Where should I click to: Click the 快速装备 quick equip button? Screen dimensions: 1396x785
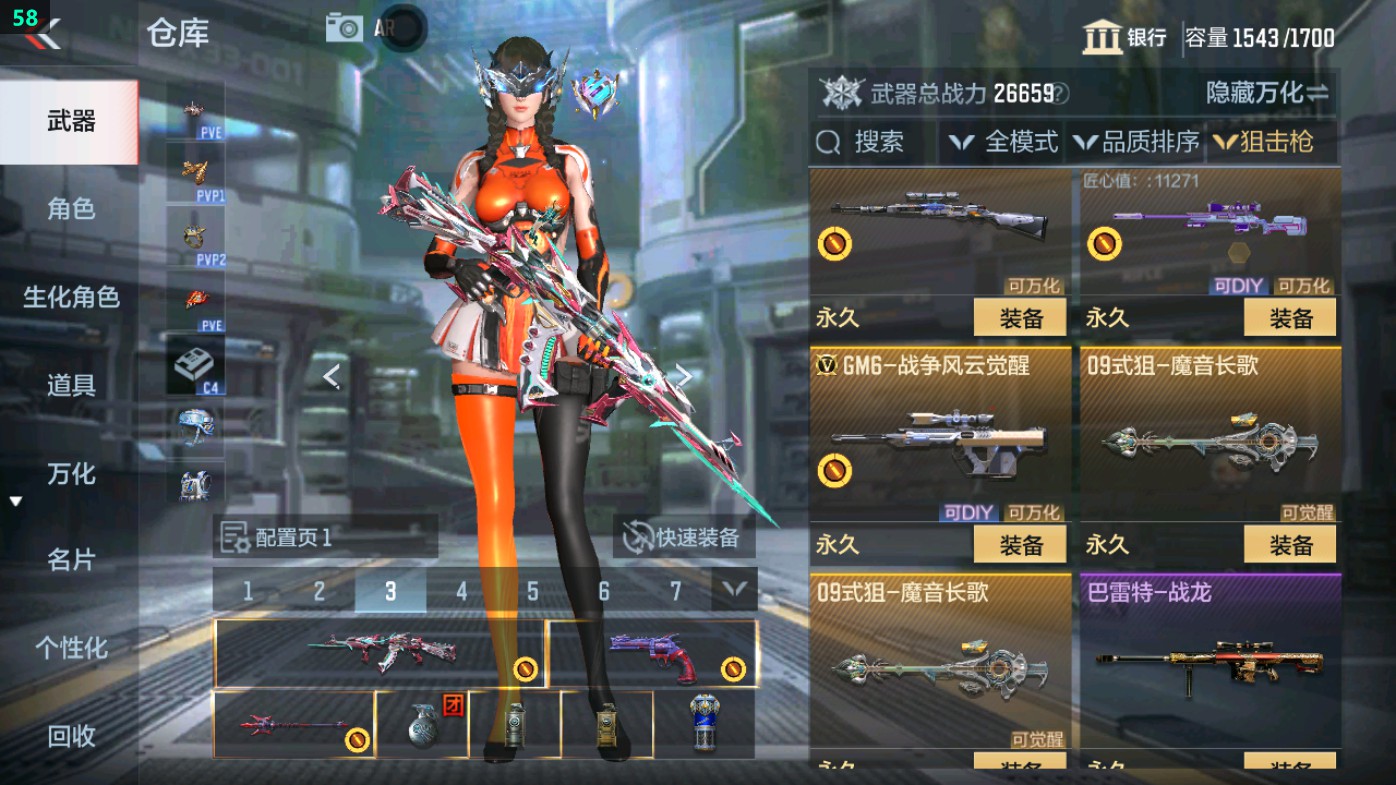point(685,537)
